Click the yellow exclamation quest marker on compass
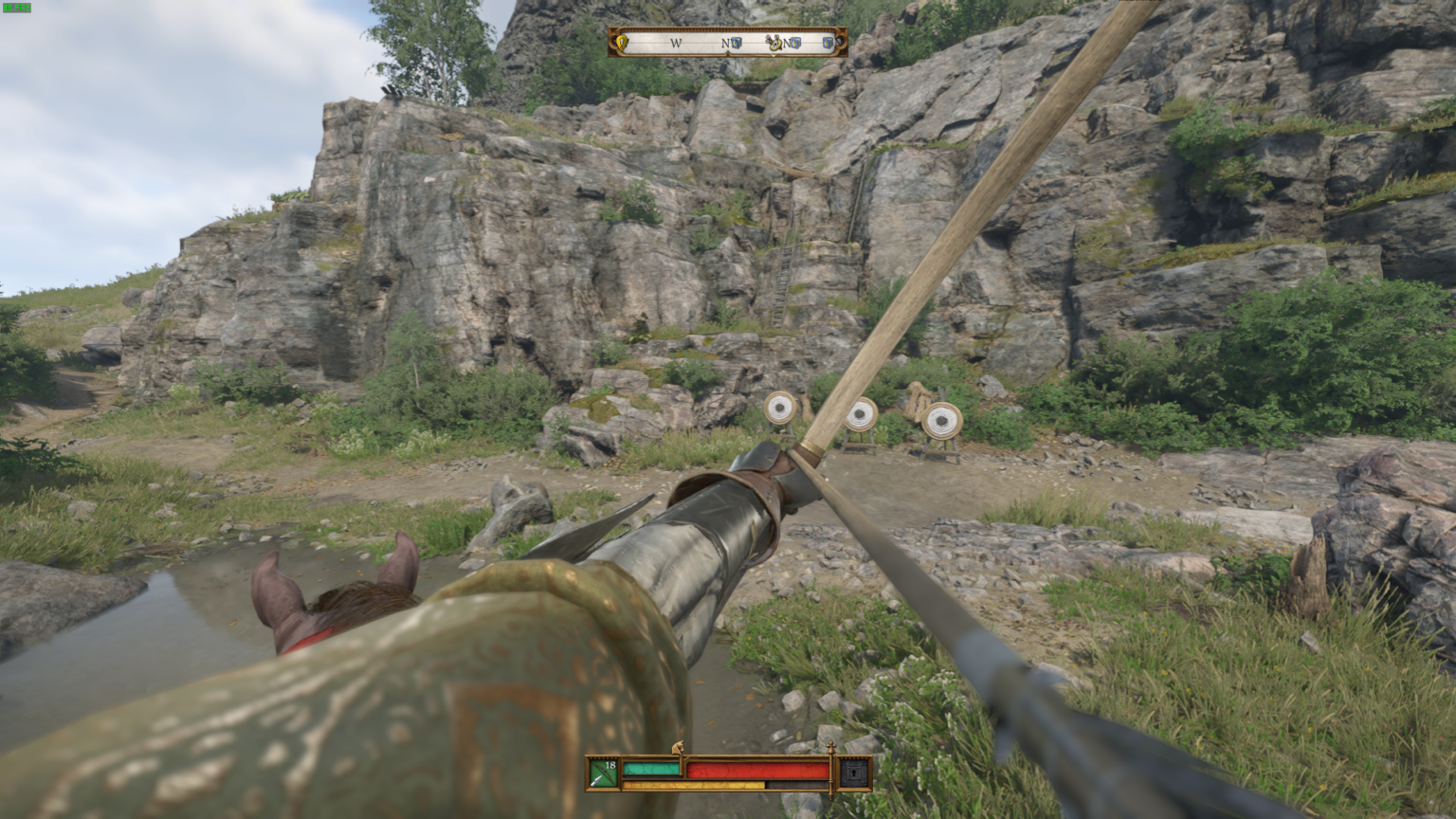1456x819 pixels. click(623, 43)
